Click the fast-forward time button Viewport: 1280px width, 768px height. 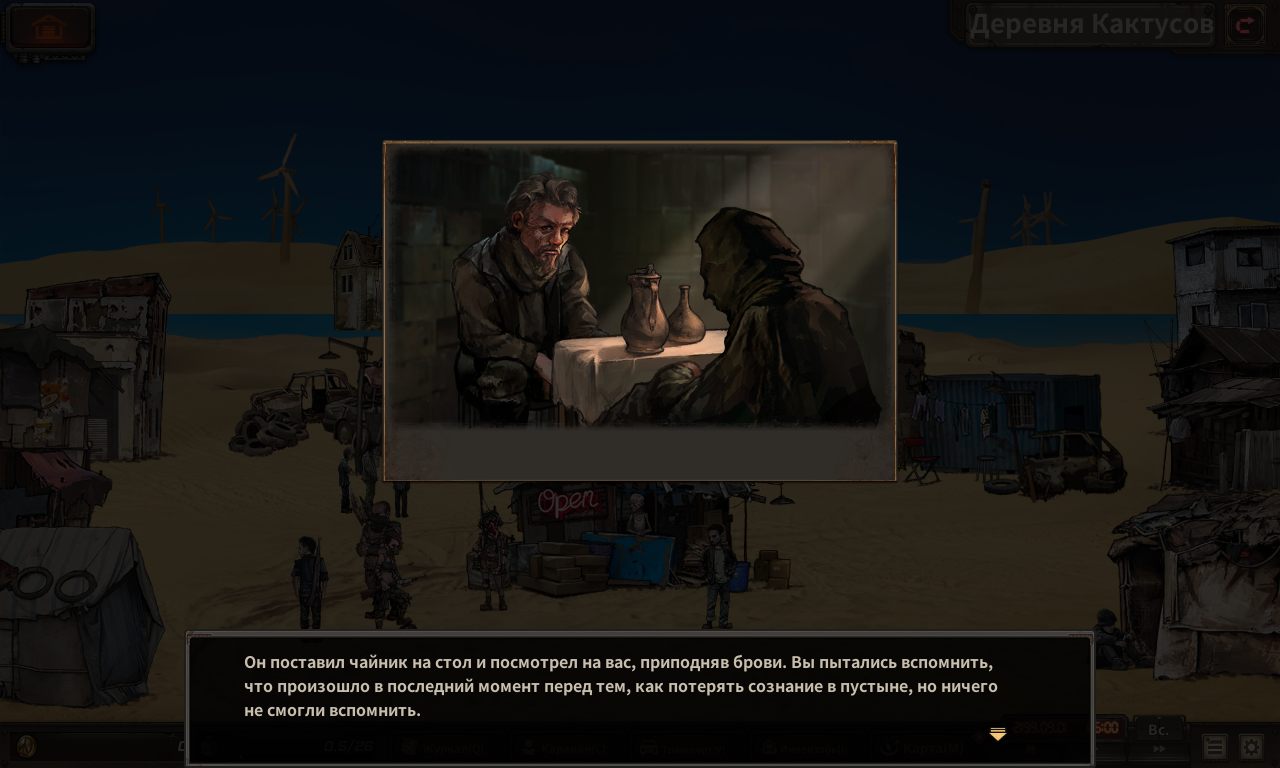click(1159, 749)
